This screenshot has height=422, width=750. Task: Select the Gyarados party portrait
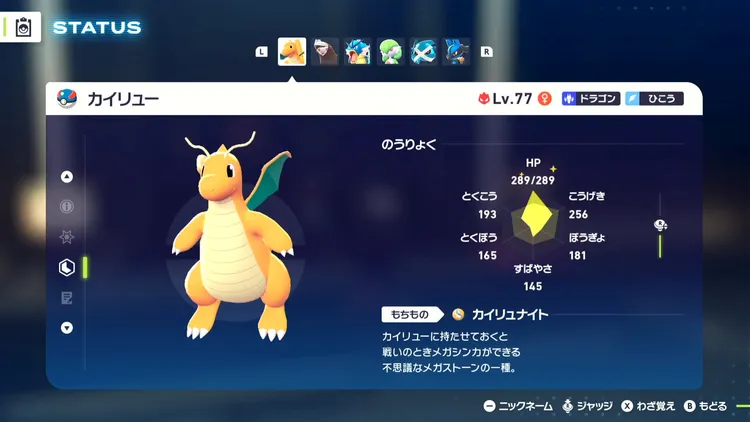pos(358,51)
